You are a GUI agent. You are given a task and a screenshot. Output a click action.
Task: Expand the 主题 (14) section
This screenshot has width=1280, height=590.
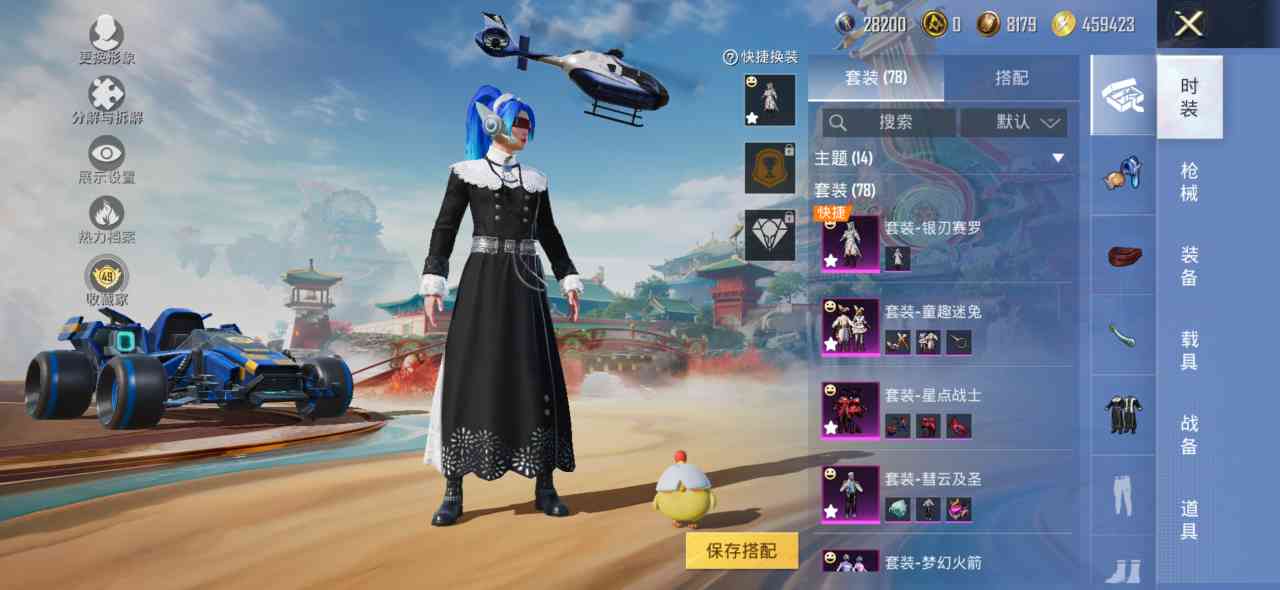[1057, 158]
